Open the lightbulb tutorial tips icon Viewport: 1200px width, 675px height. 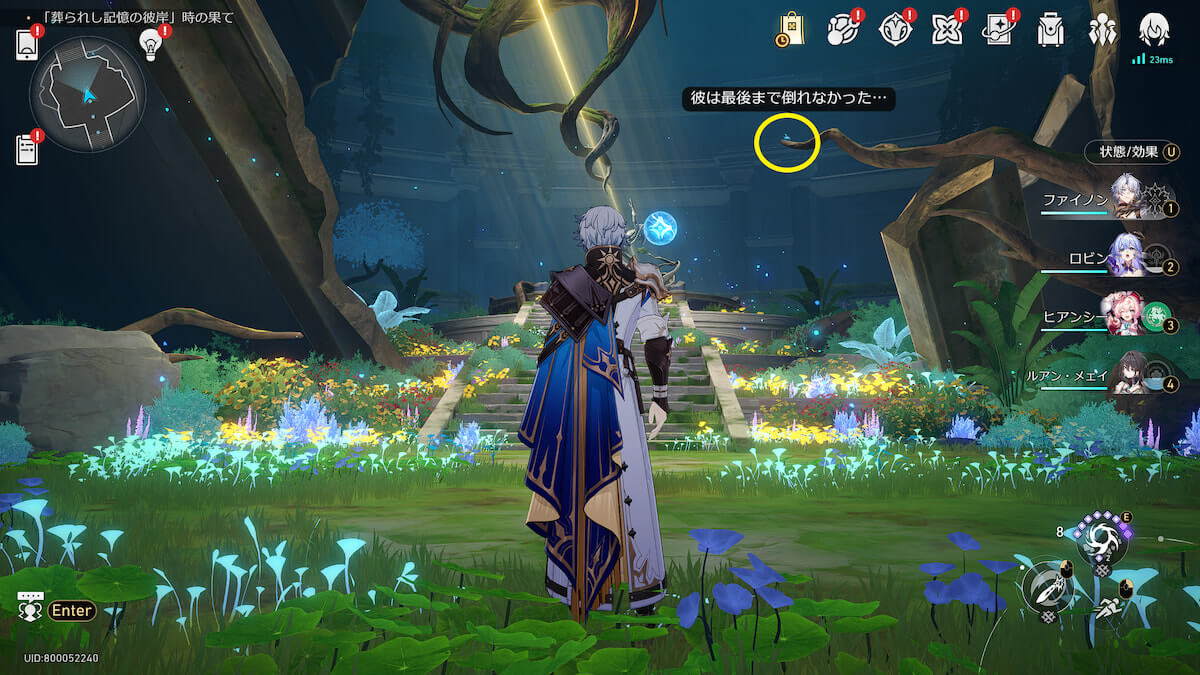pos(151,44)
